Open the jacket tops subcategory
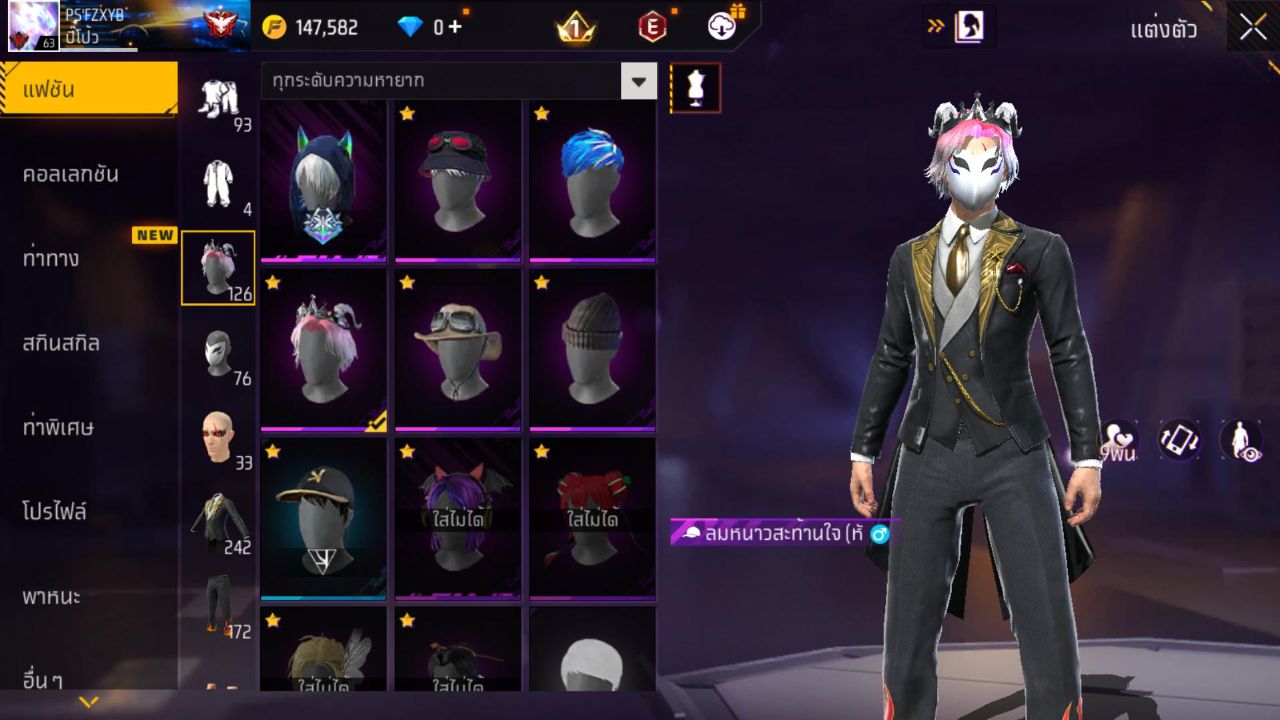The height and width of the screenshot is (720, 1280). click(218, 523)
